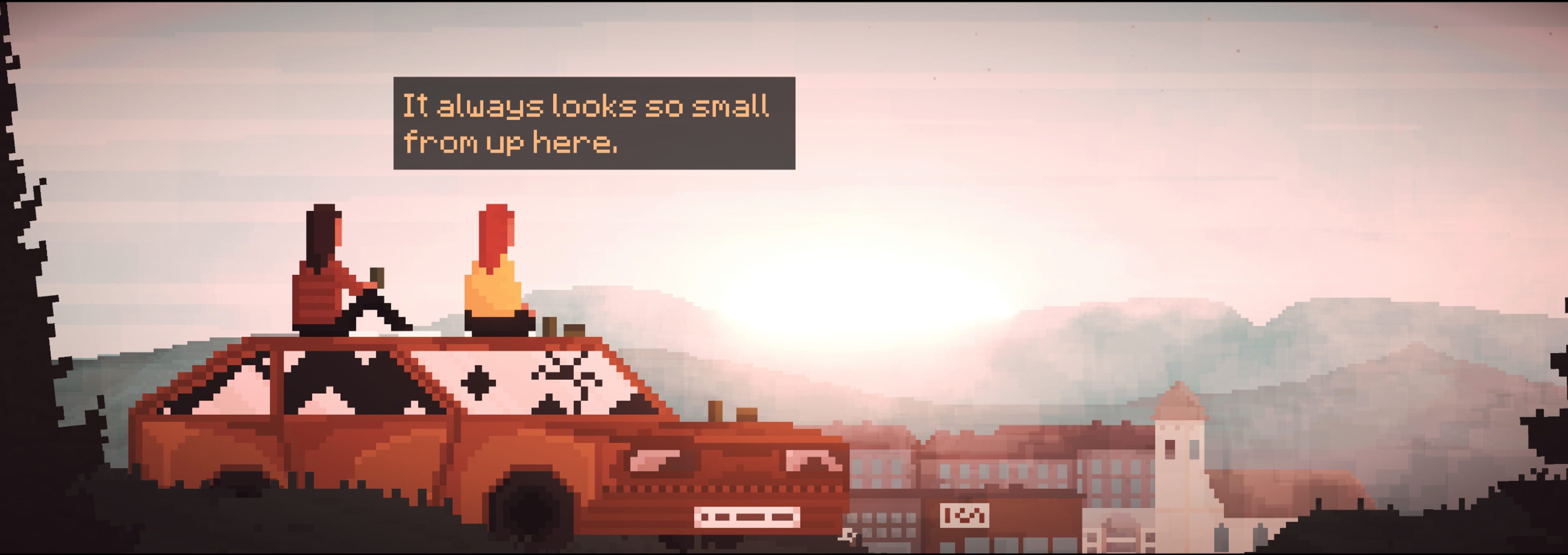The height and width of the screenshot is (555, 1568).
Task: Click the coffee mug held by the dark-haired character
Action: [377, 277]
